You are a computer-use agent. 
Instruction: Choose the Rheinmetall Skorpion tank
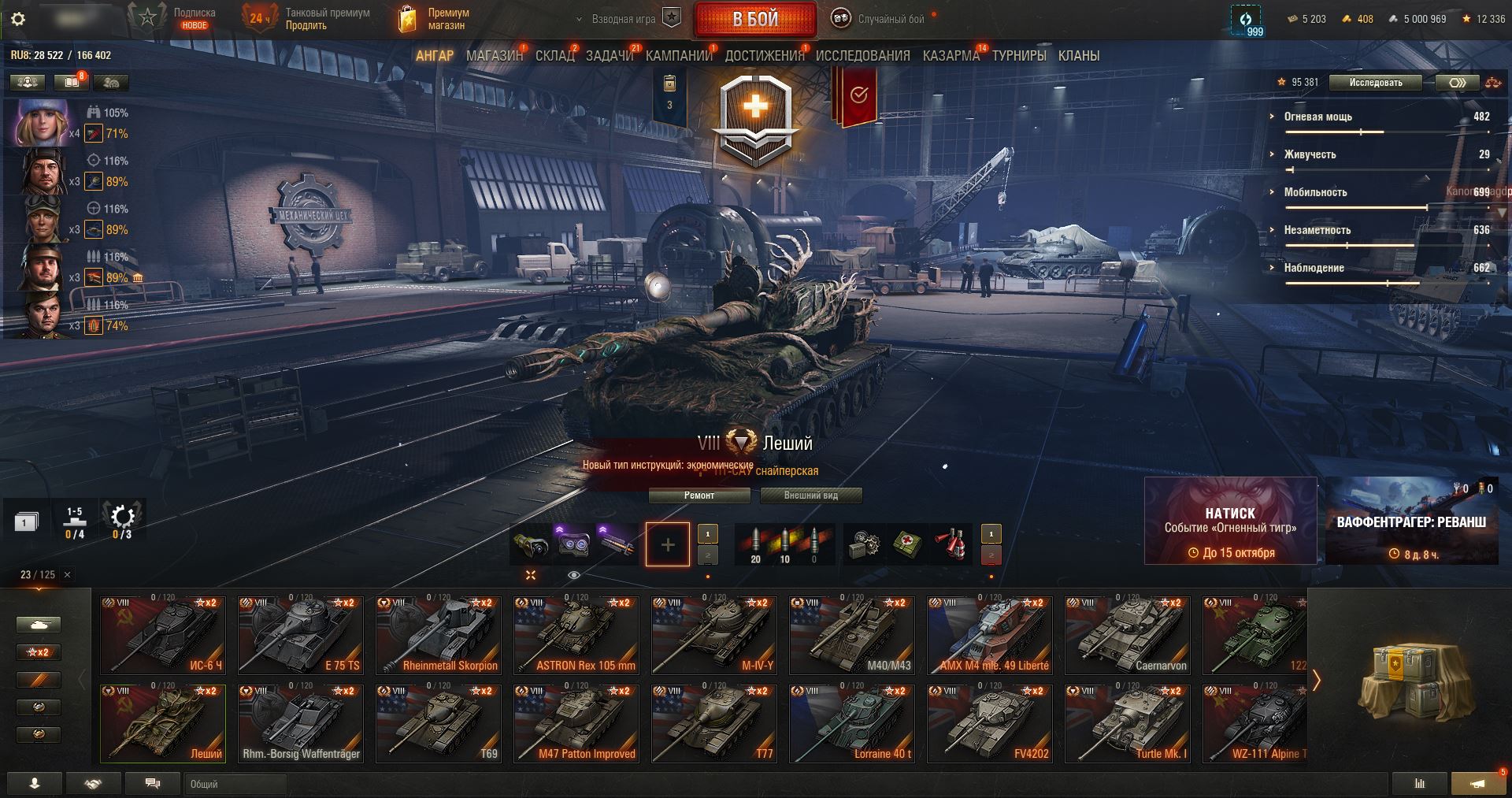point(439,635)
